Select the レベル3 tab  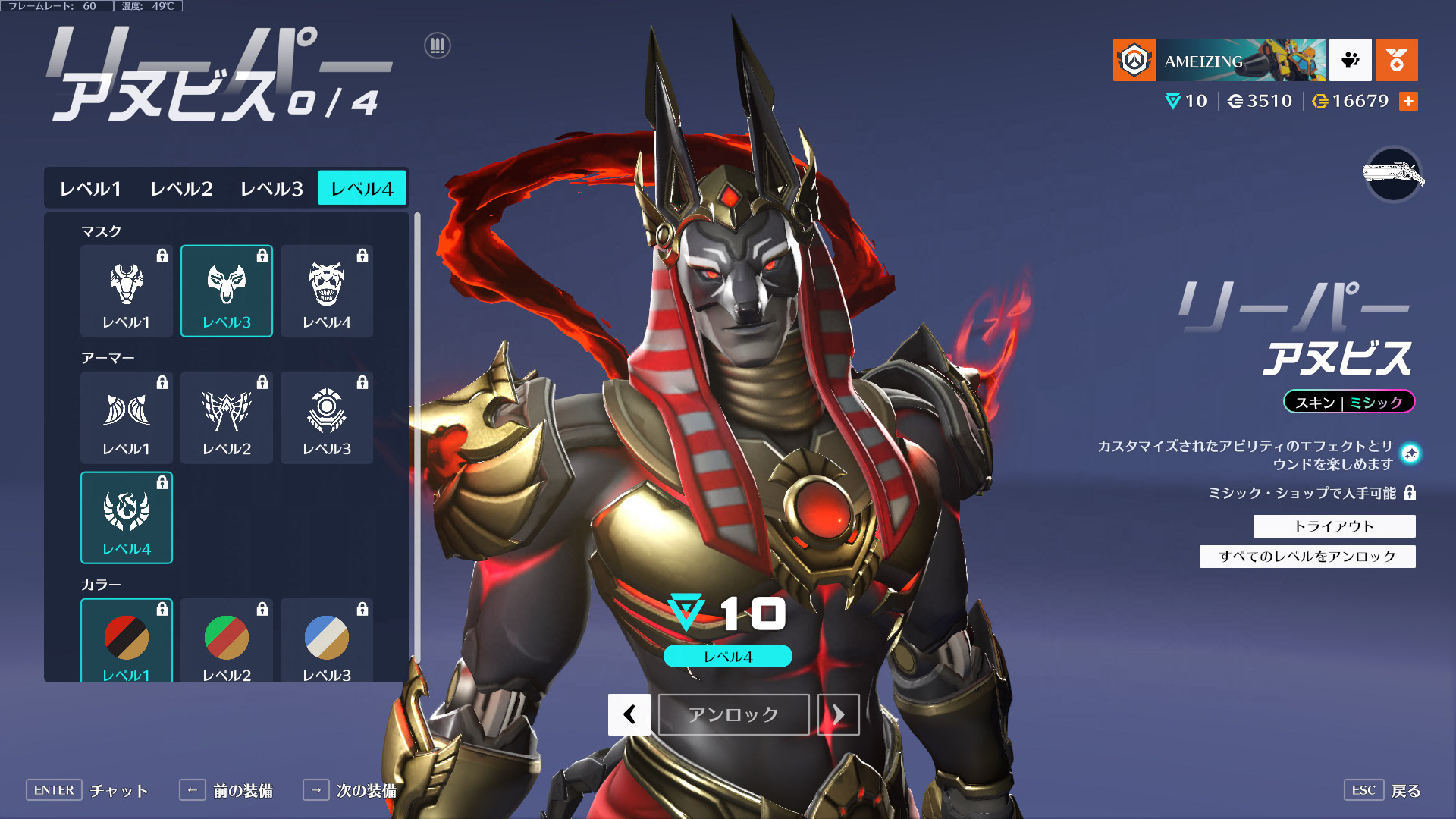click(271, 188)
